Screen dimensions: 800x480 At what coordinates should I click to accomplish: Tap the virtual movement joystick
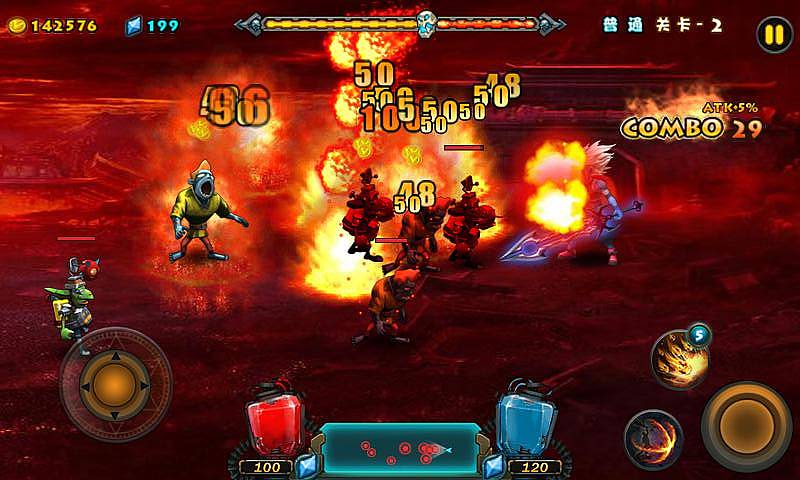[115, 383]
